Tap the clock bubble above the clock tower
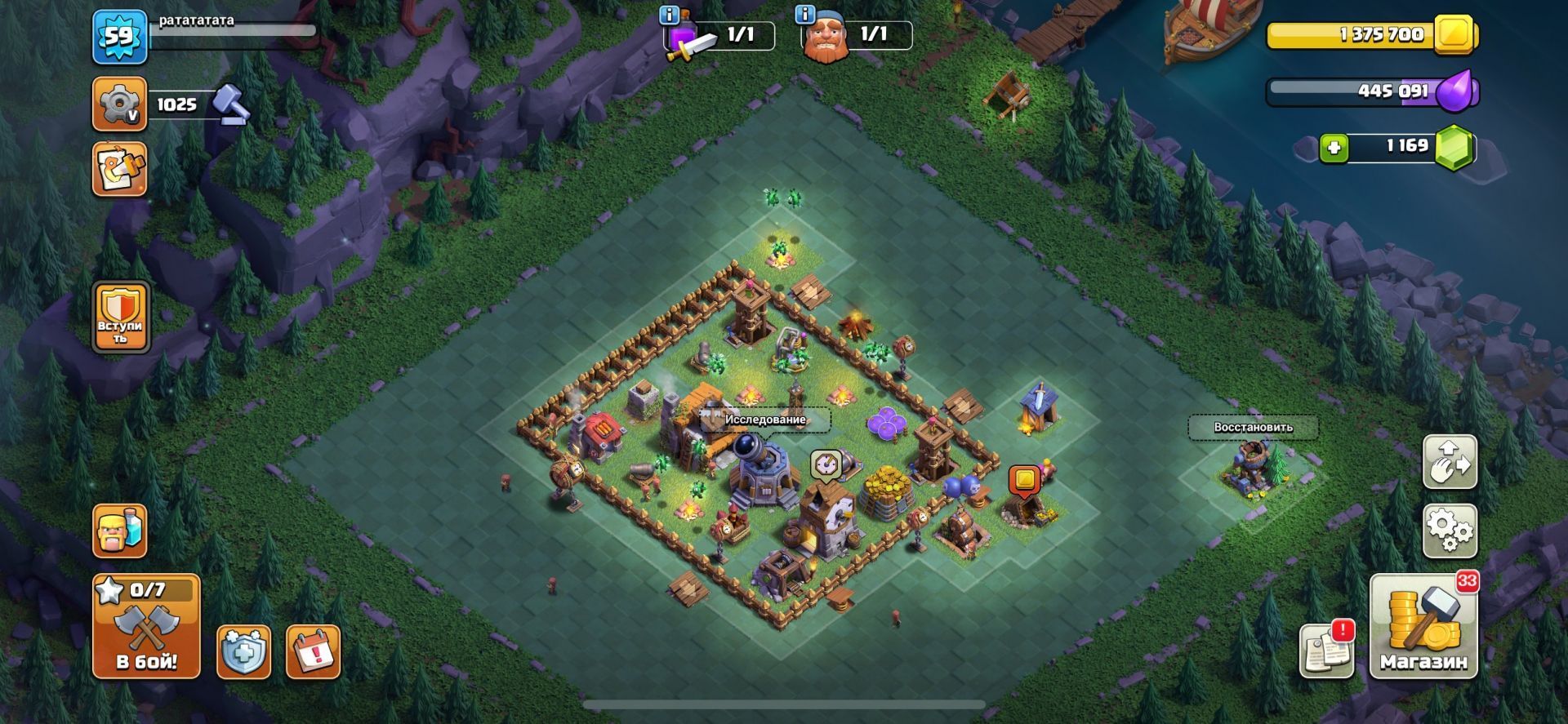1568x724 pixels. 826,464
